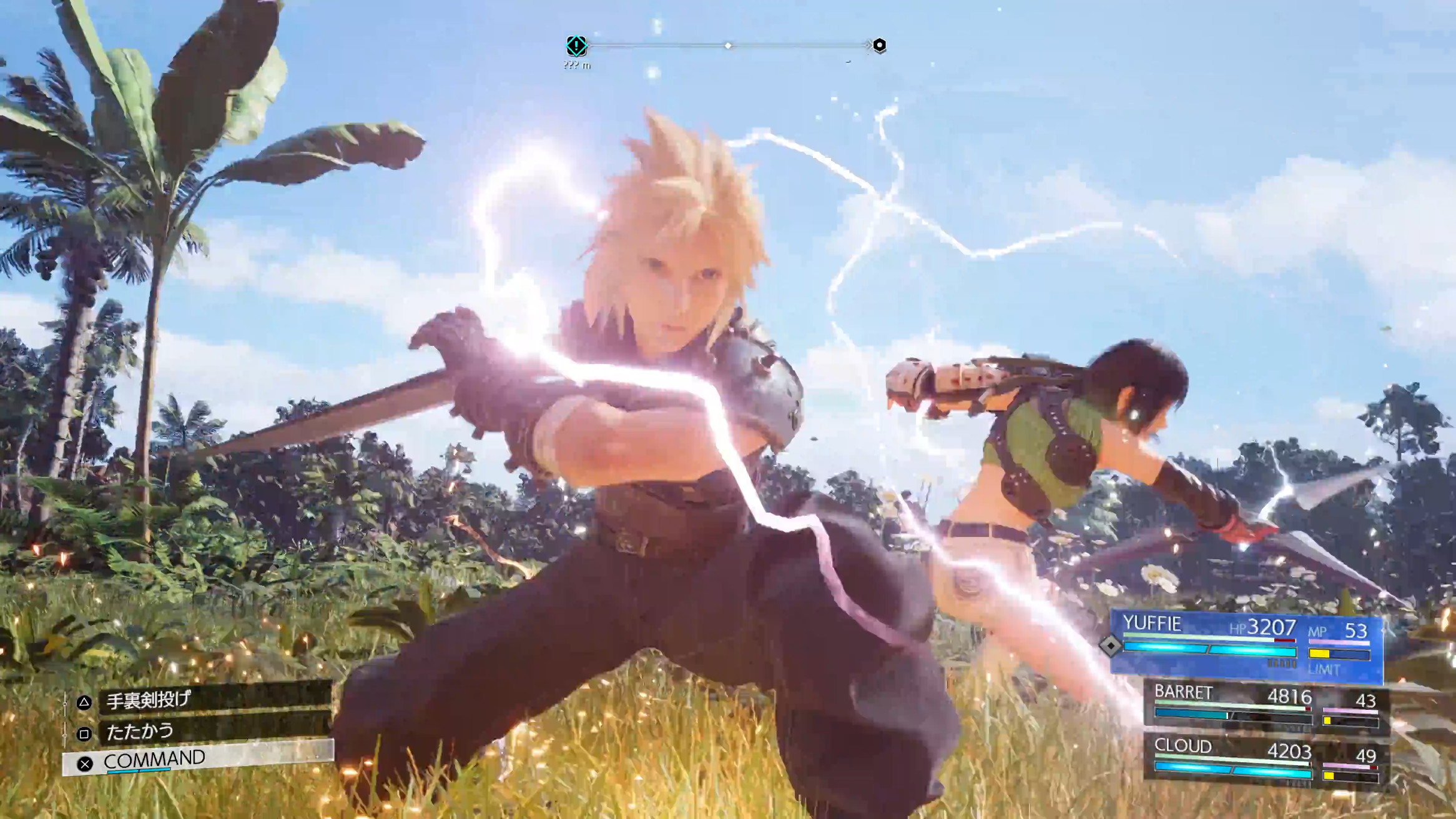Click the quest objective marker on the compass
Image resolution: width=1456 pixels, height=819 pixels.
(x=576, y=46)
